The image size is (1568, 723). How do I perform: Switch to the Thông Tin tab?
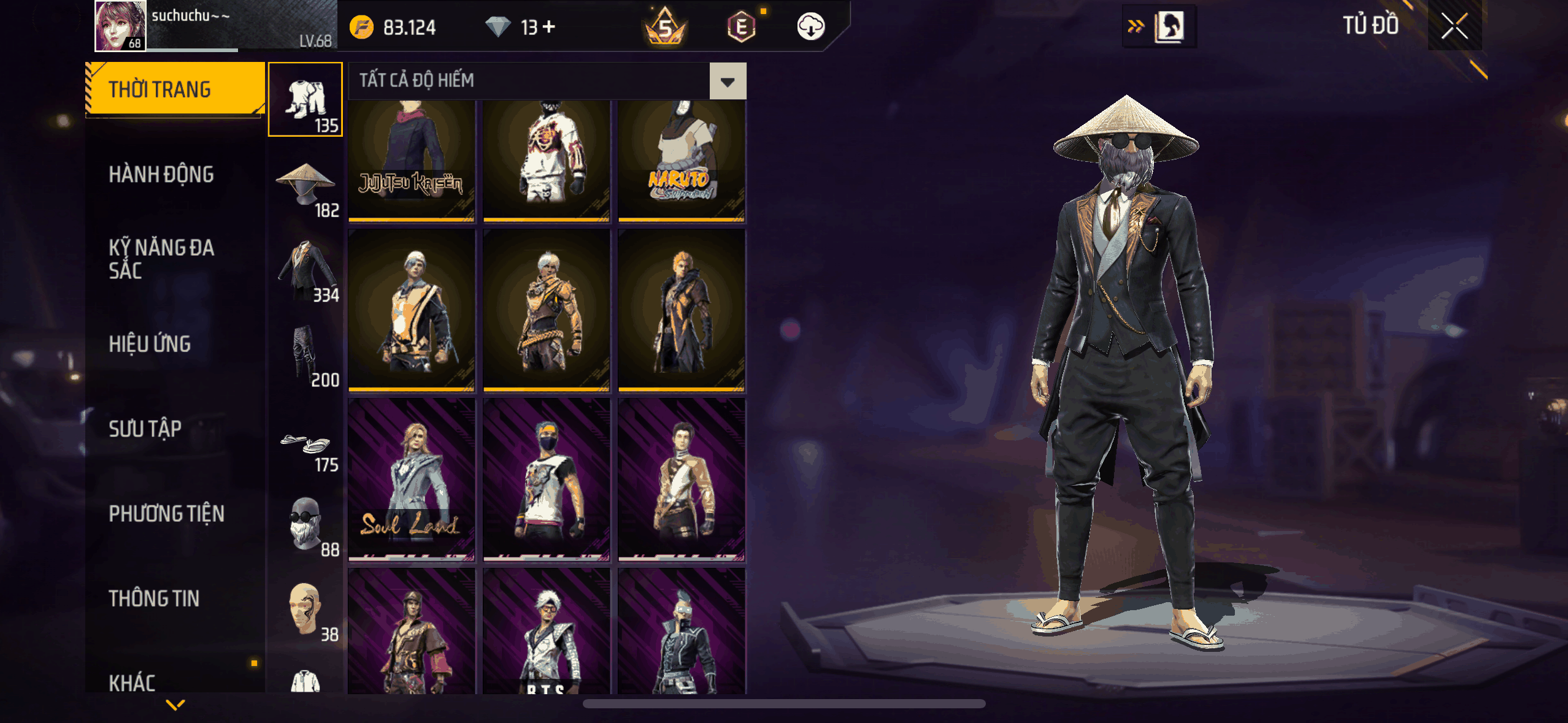coord(154,599)
